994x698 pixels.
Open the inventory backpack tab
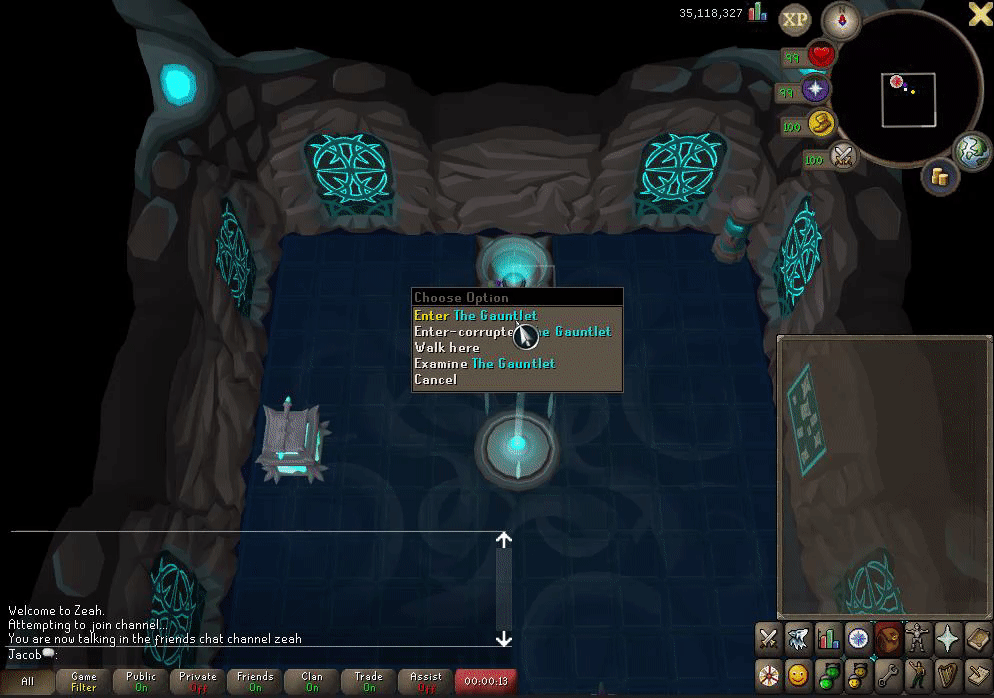click(887, 637)
